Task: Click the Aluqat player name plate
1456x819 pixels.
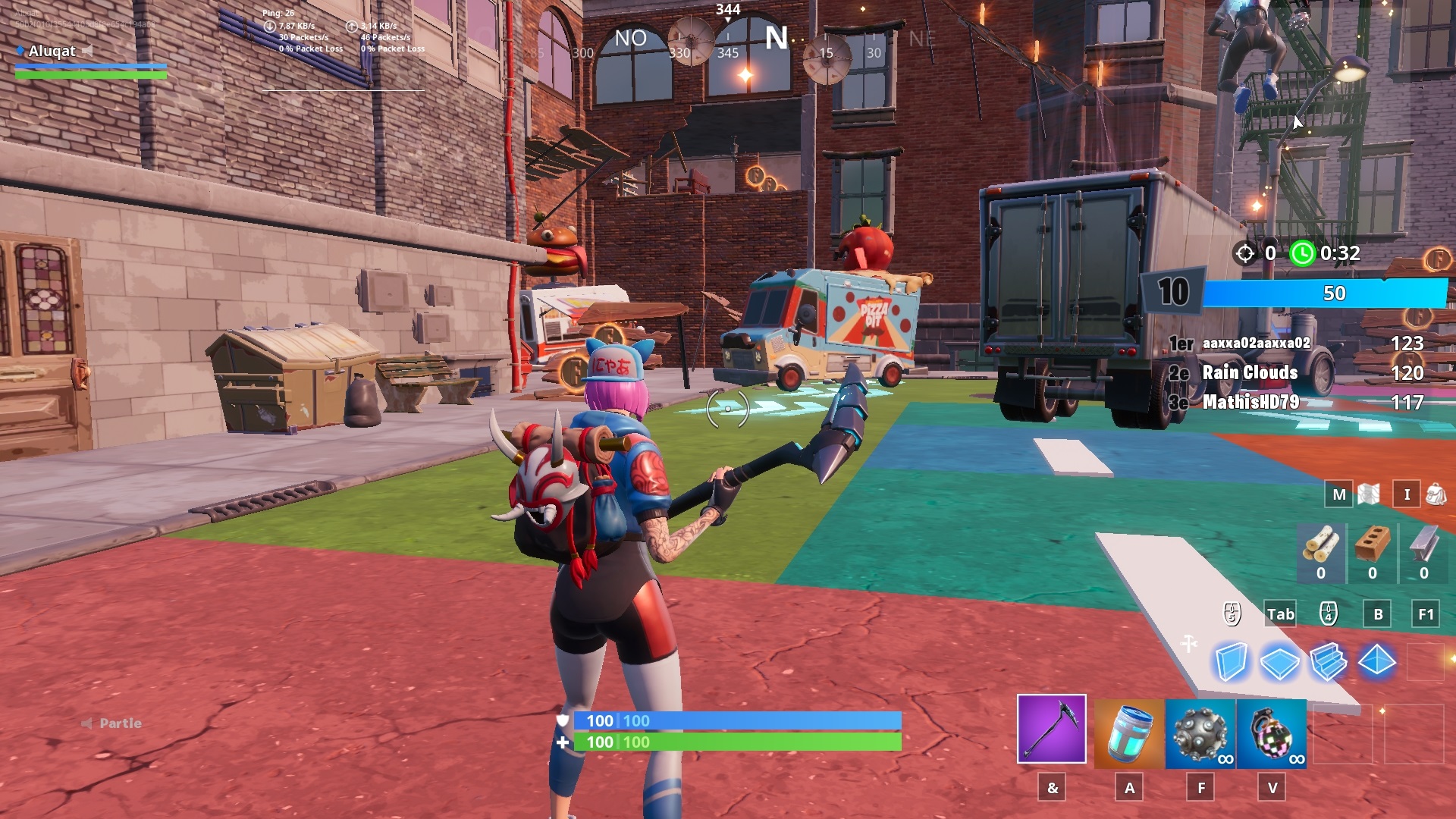Action: (53, 52)
